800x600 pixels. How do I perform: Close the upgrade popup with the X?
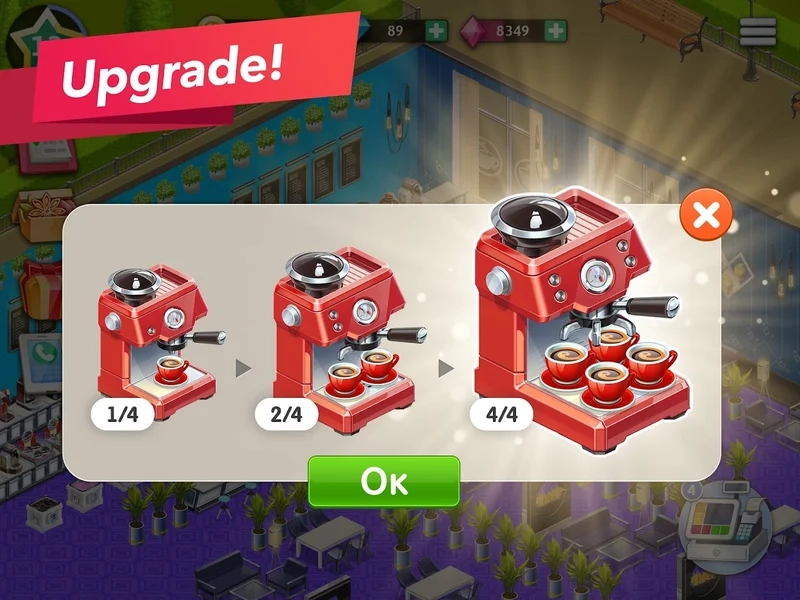click(x=706, y=214)
